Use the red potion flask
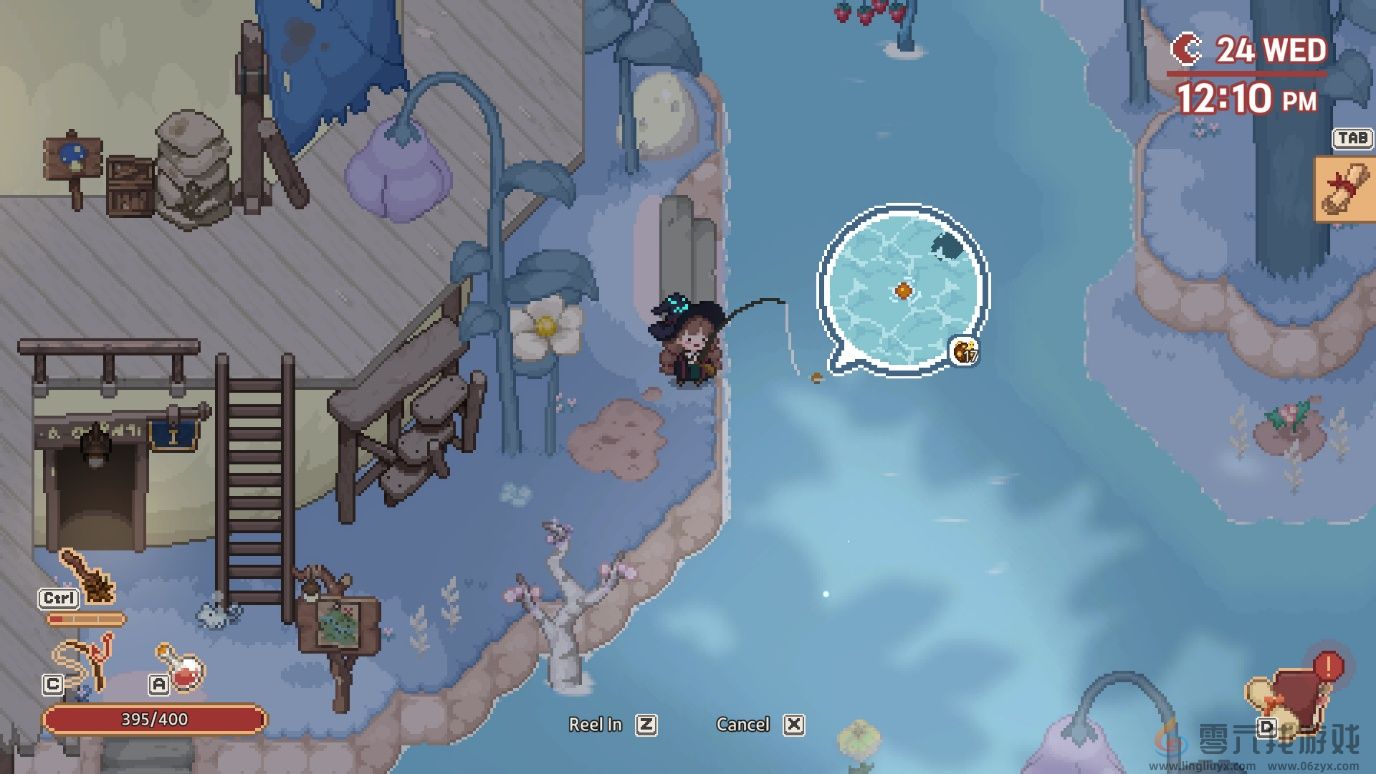 181,668
